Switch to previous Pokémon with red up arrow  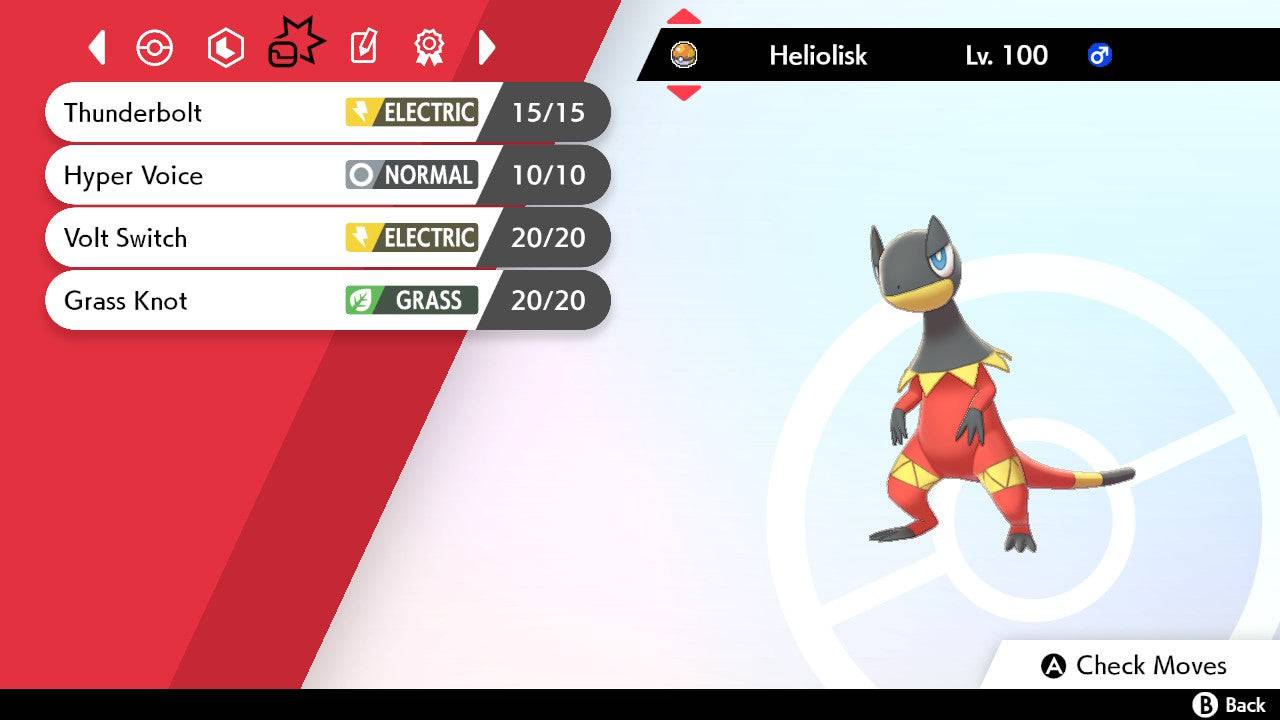(683, 17)
